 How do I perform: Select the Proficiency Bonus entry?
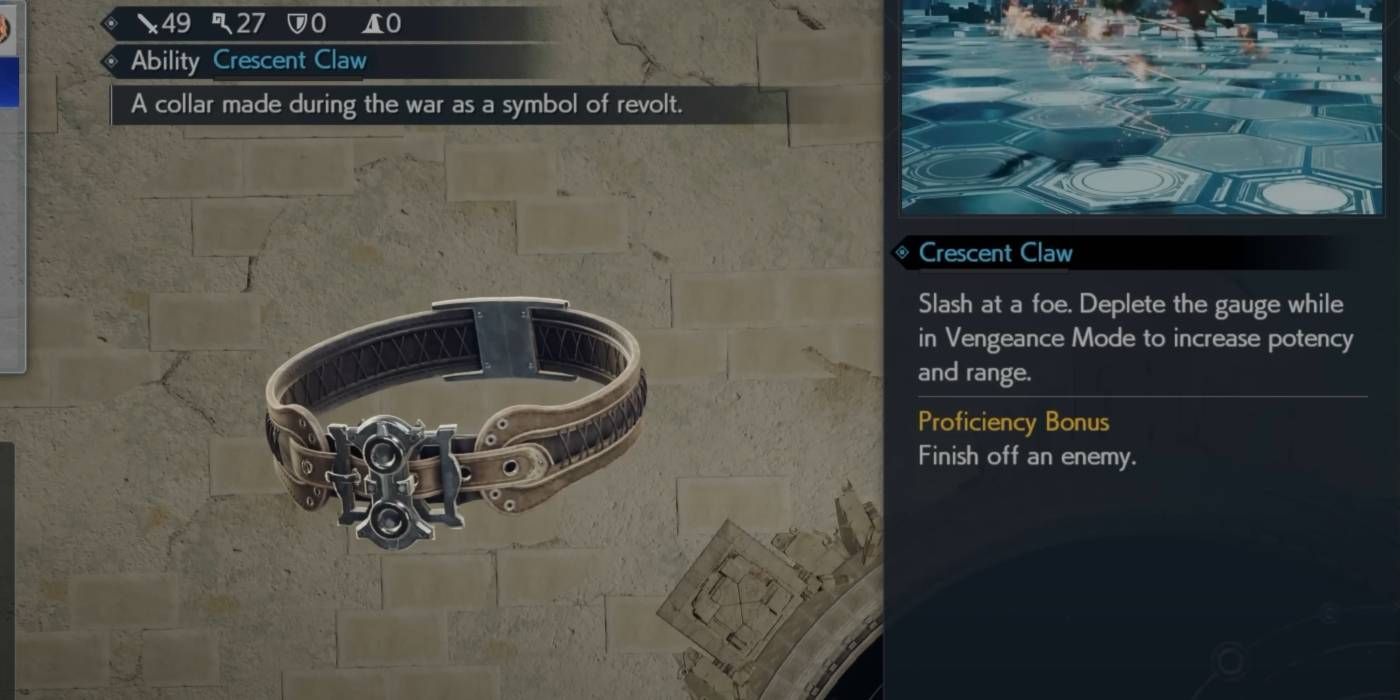1013,422
